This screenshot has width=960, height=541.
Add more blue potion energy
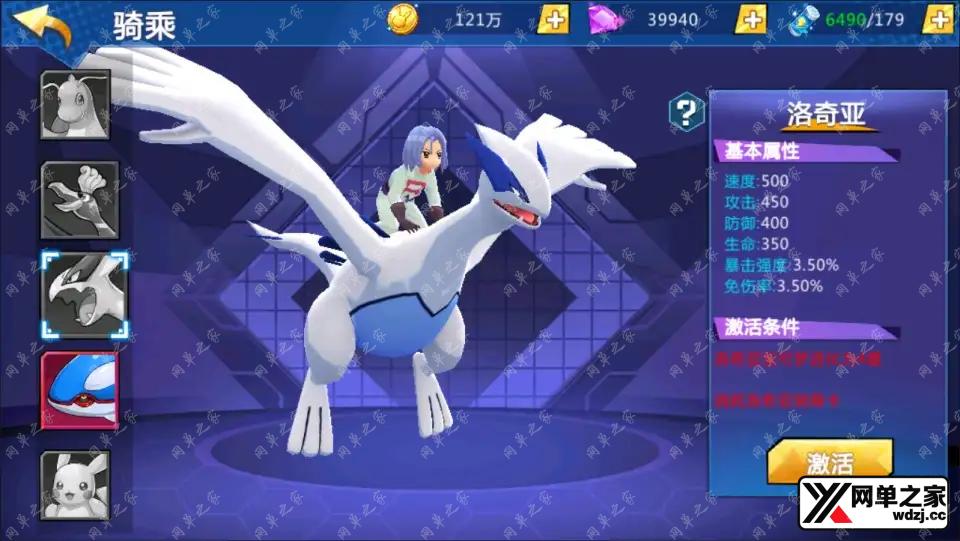(x=937, y=19)
